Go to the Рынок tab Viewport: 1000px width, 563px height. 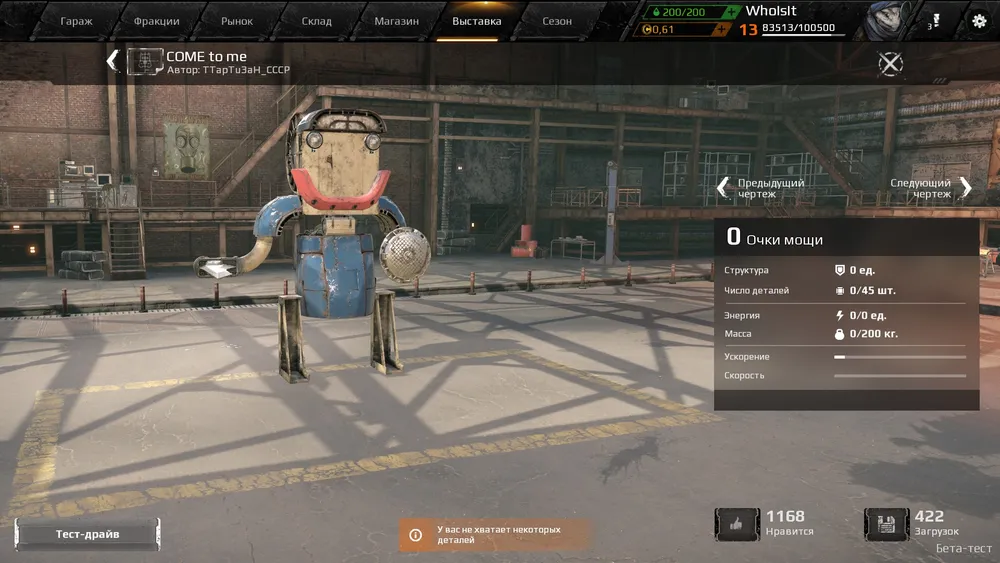(237, 21)
